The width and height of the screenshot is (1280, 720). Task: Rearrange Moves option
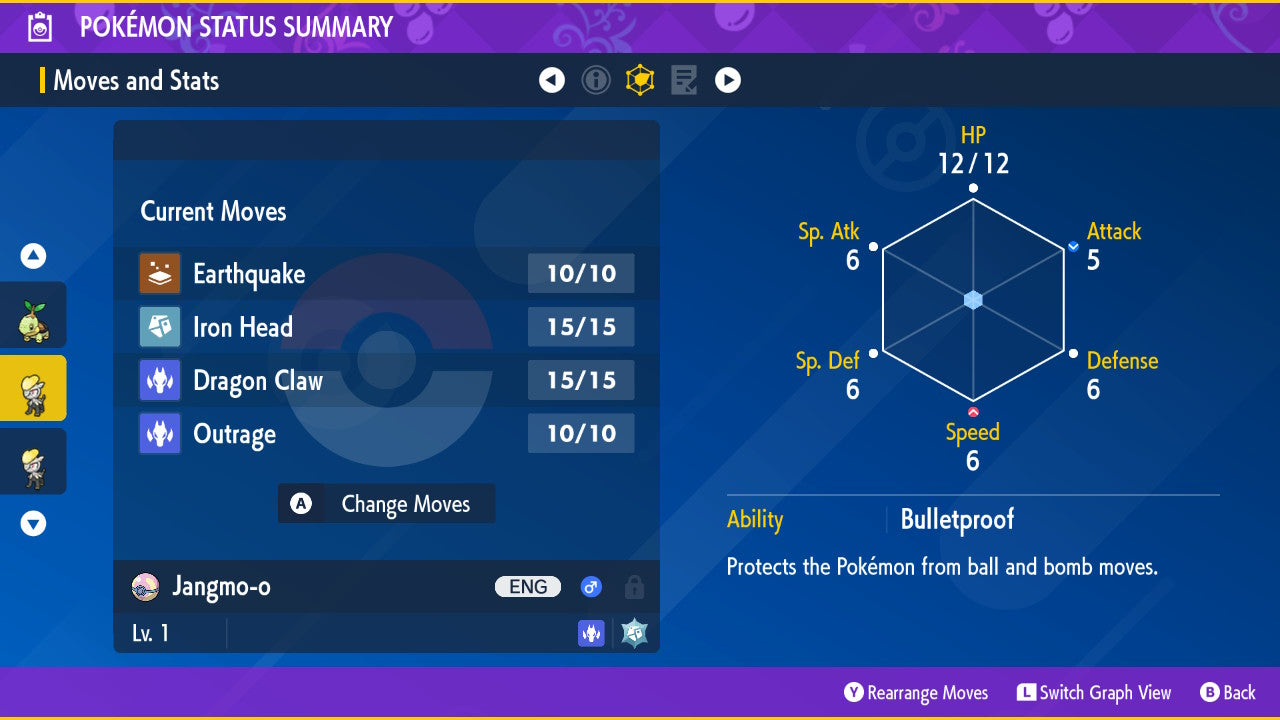pyautogui.click(x=916, y=692)
